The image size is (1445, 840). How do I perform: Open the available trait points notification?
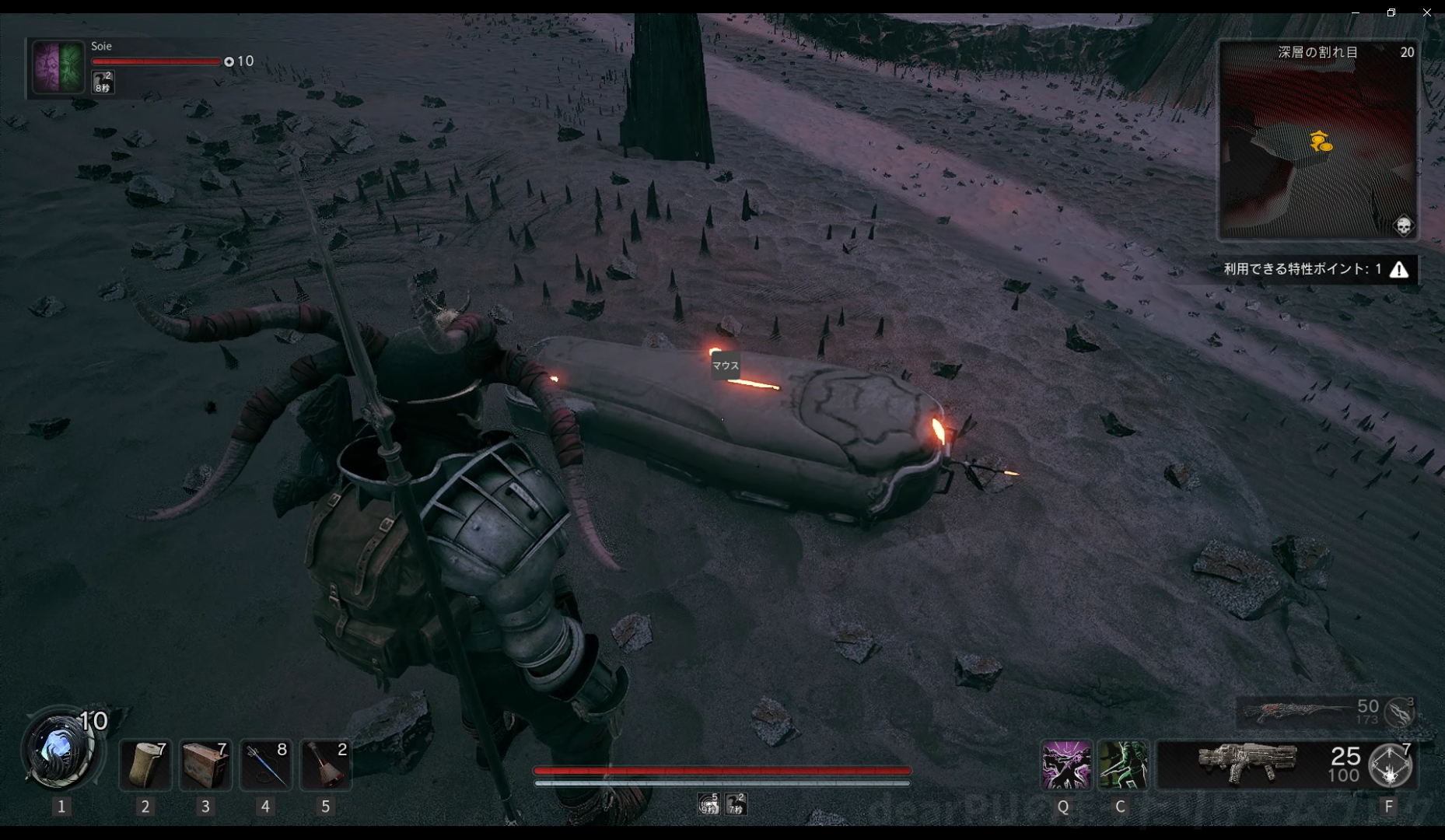point(1316,269)
